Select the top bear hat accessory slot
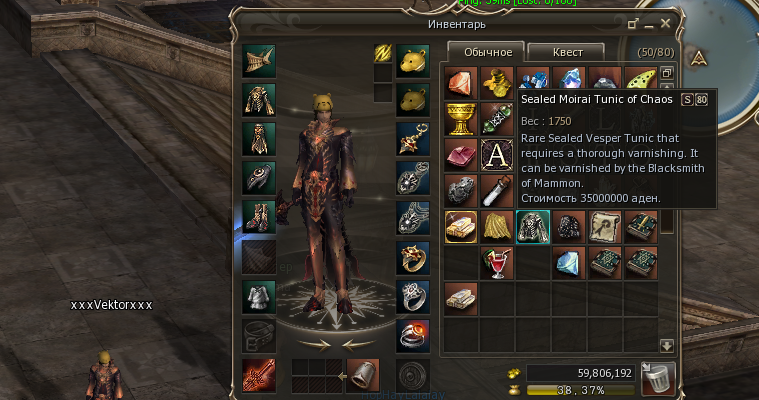This screenshot has width=759, height=400. point(412,59)
